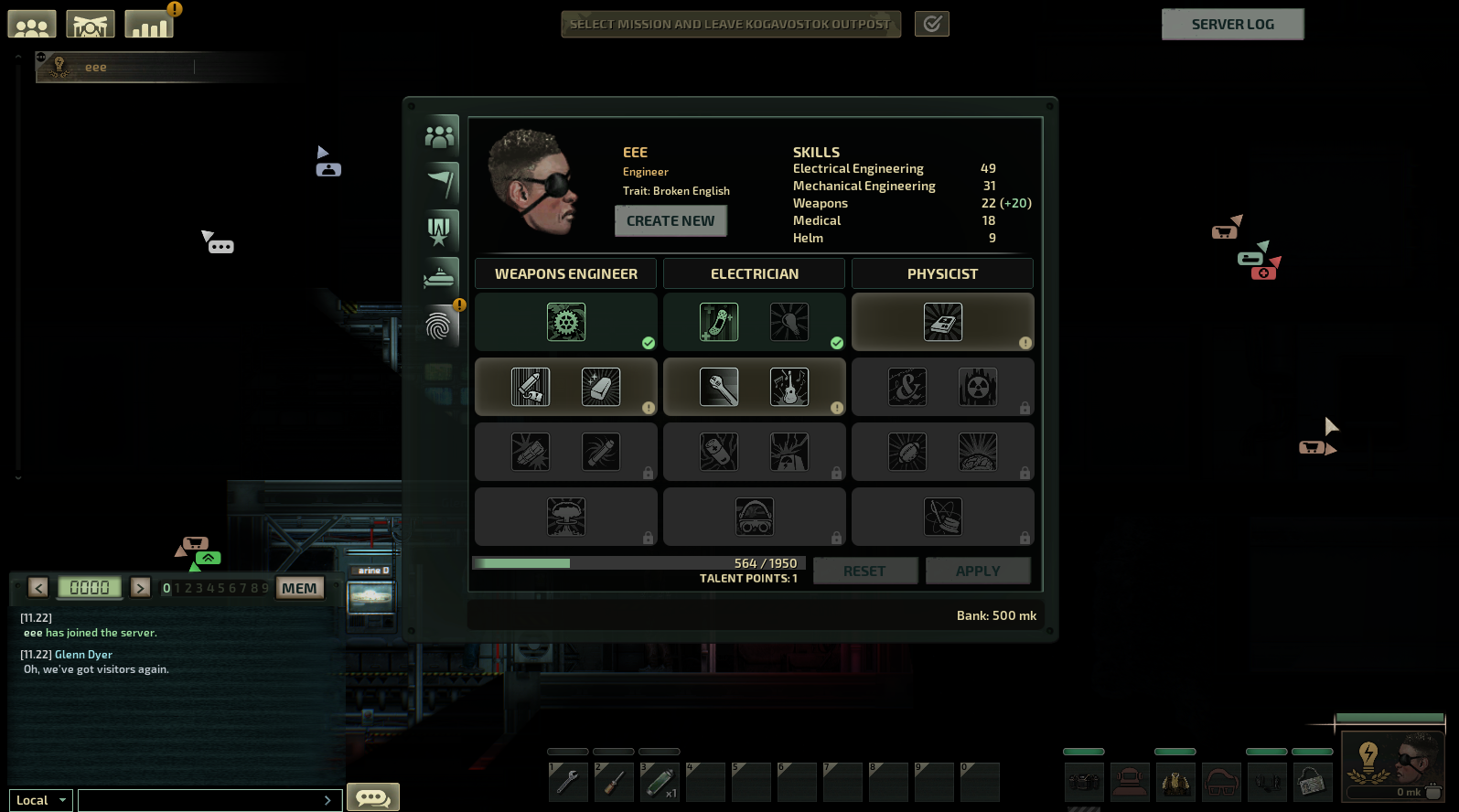Choose the wrench talent in Electrician tree
This screenshot has width=1459, height=812.
pos(719,388)
